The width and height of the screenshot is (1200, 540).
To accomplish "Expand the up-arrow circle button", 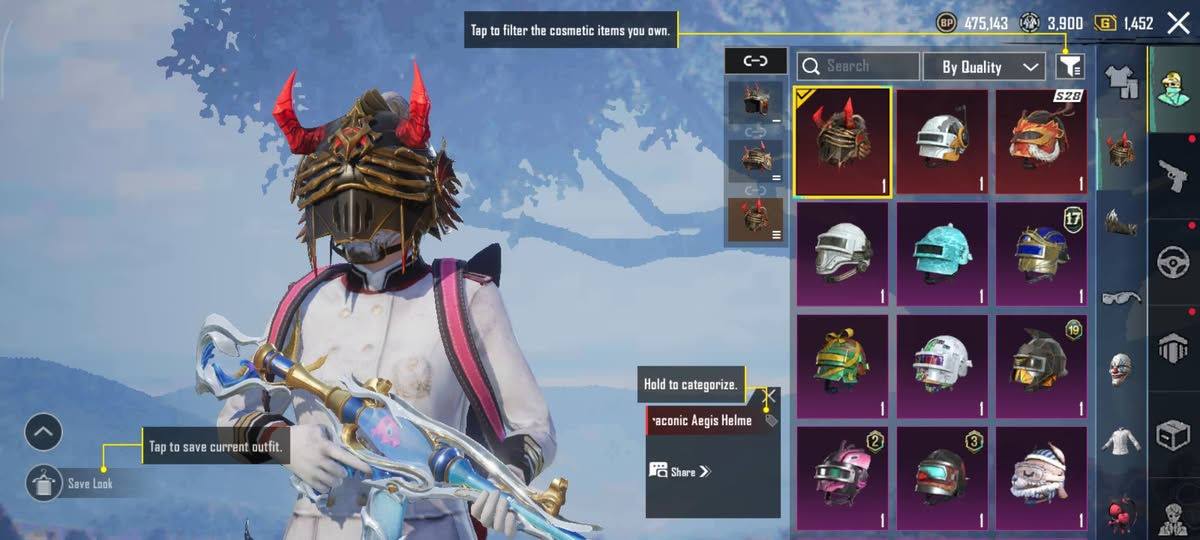I will tap(44, 433).
